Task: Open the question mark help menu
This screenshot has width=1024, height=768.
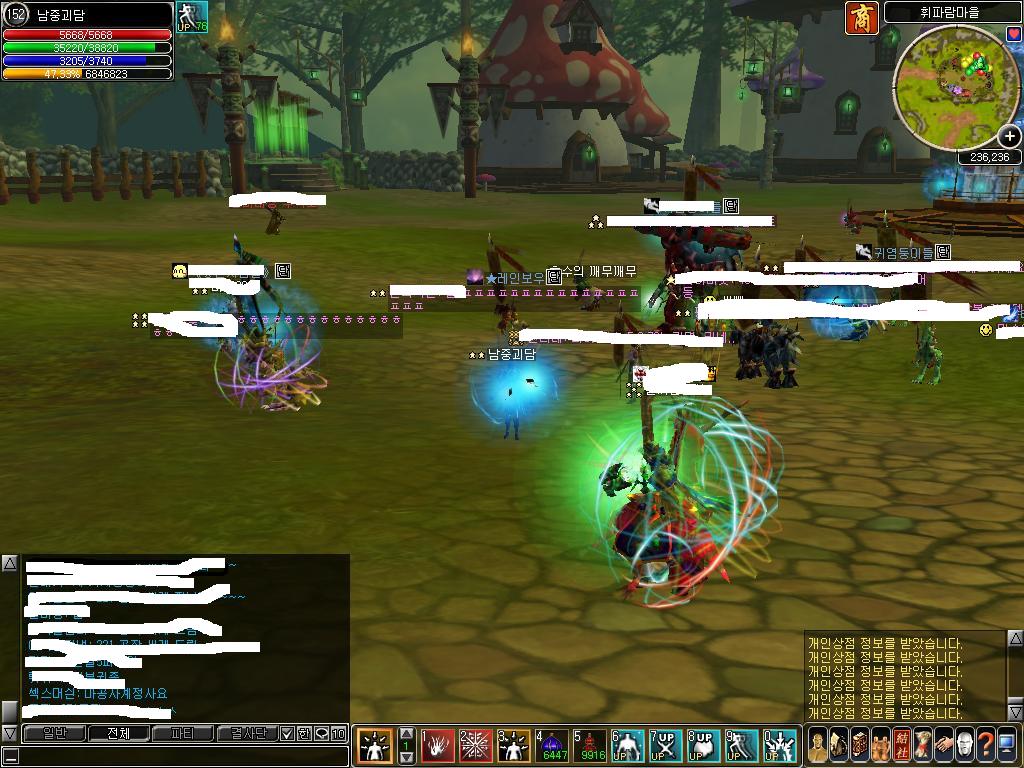Action: pos(985,746)
